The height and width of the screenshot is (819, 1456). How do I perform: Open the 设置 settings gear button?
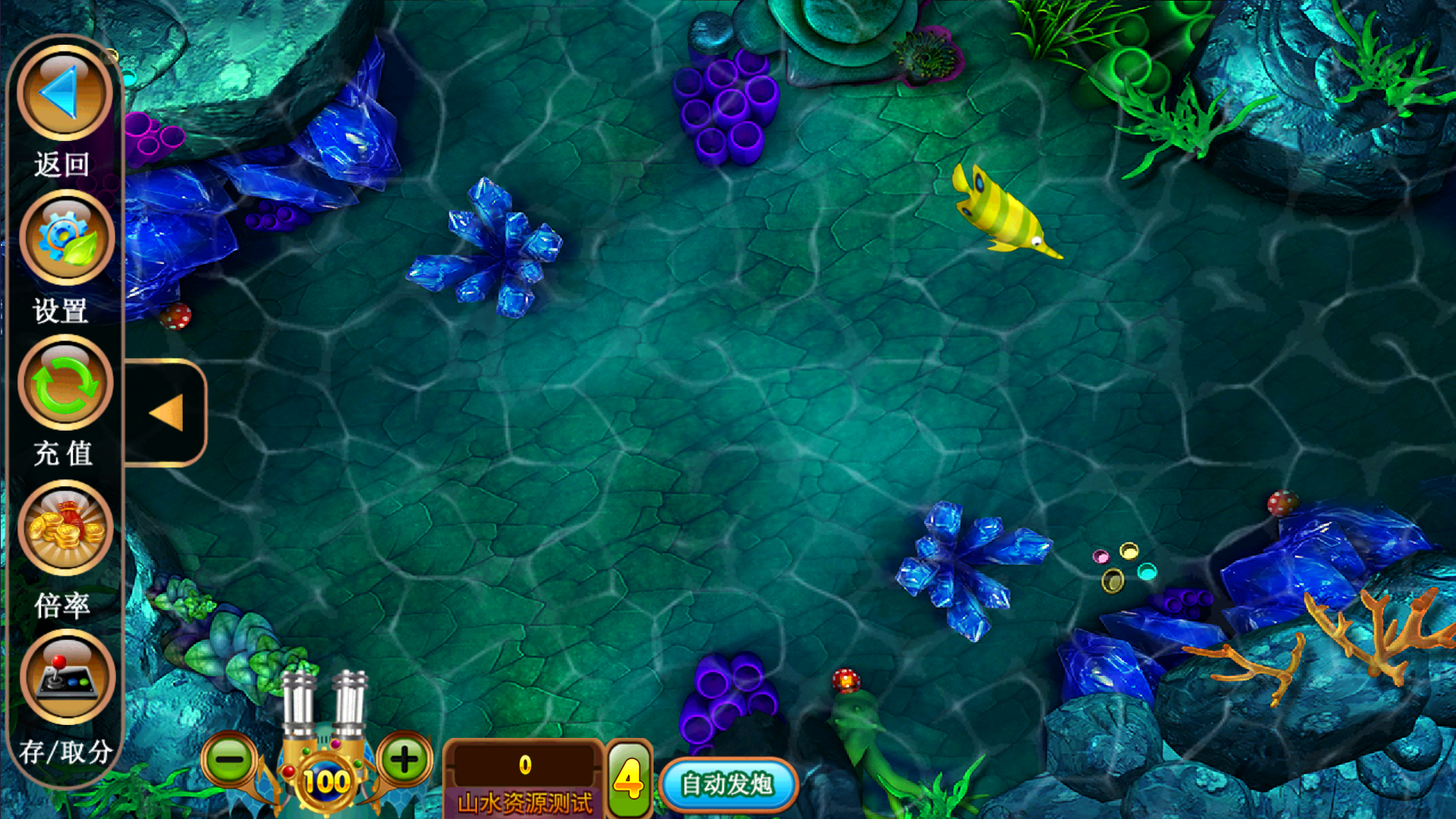(66, 237)
